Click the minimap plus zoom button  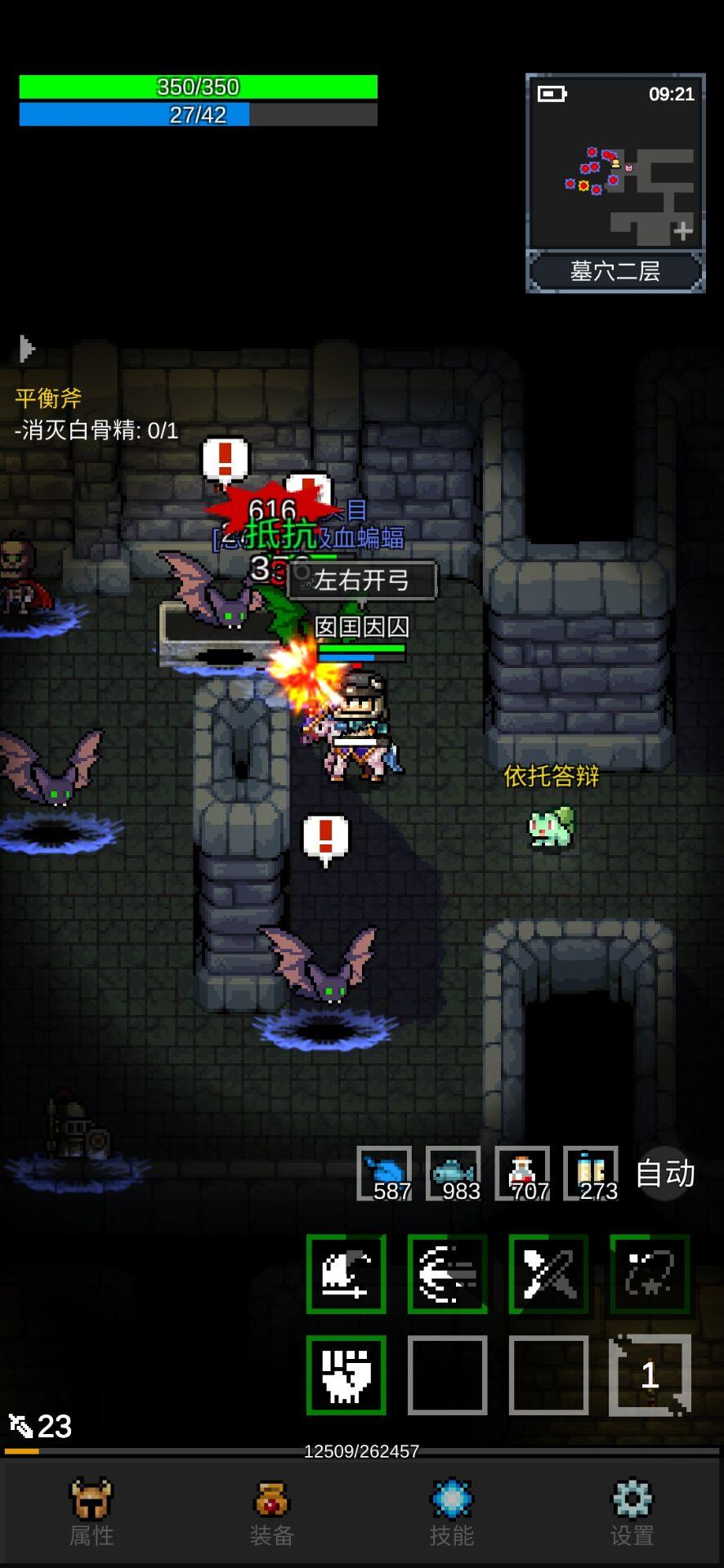[683, 232]
